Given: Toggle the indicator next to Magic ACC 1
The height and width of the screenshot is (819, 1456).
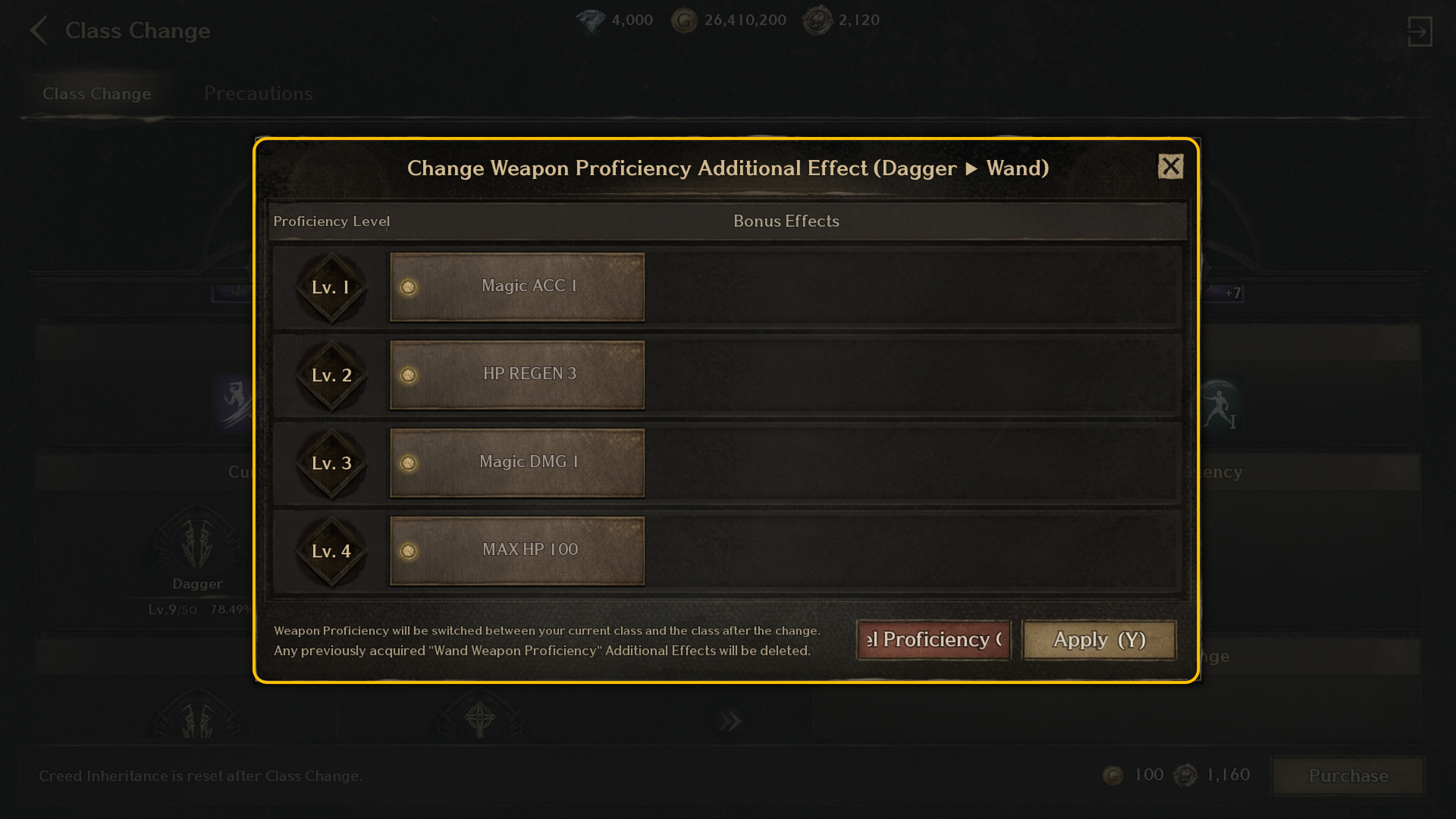Looking at the screenshot, I should (409, 287).
